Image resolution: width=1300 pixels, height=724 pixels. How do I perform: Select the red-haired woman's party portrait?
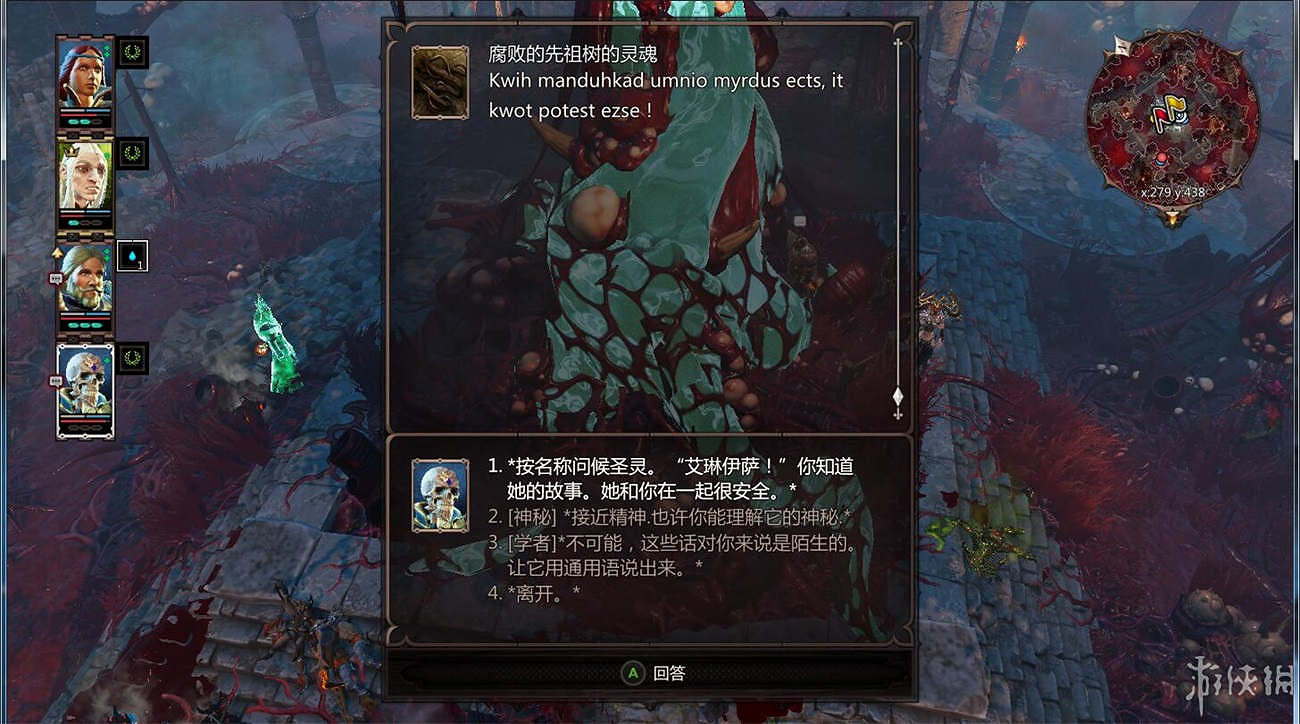click(x=84, y=75)
